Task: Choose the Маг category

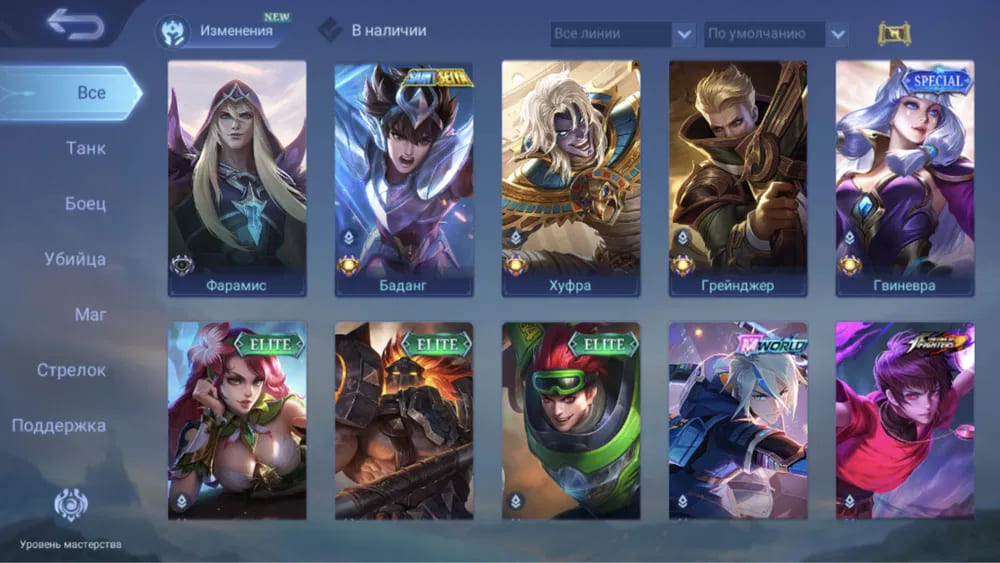Action: (x=90, y=315)
